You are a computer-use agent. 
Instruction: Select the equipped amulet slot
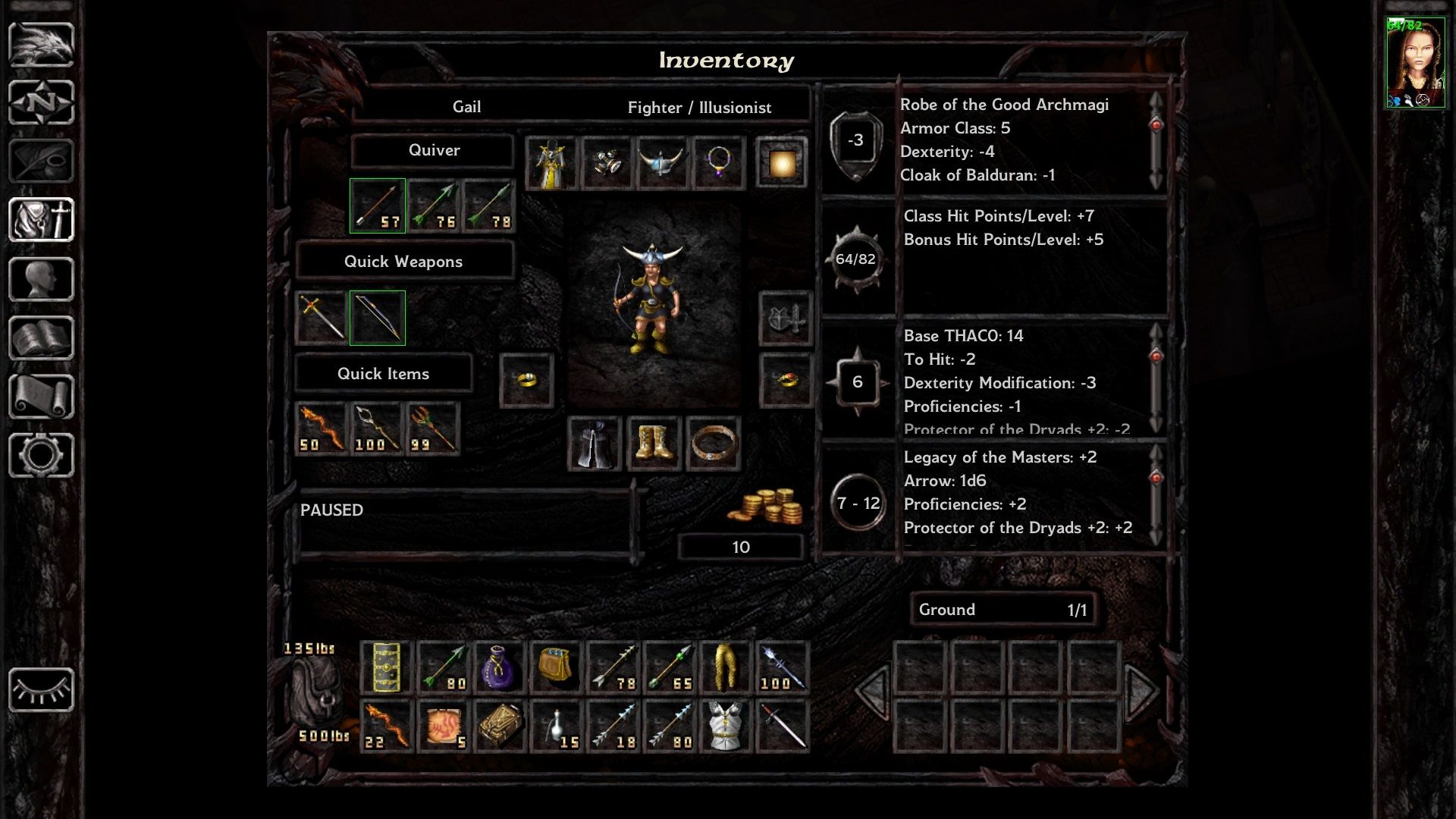(718, 163)
